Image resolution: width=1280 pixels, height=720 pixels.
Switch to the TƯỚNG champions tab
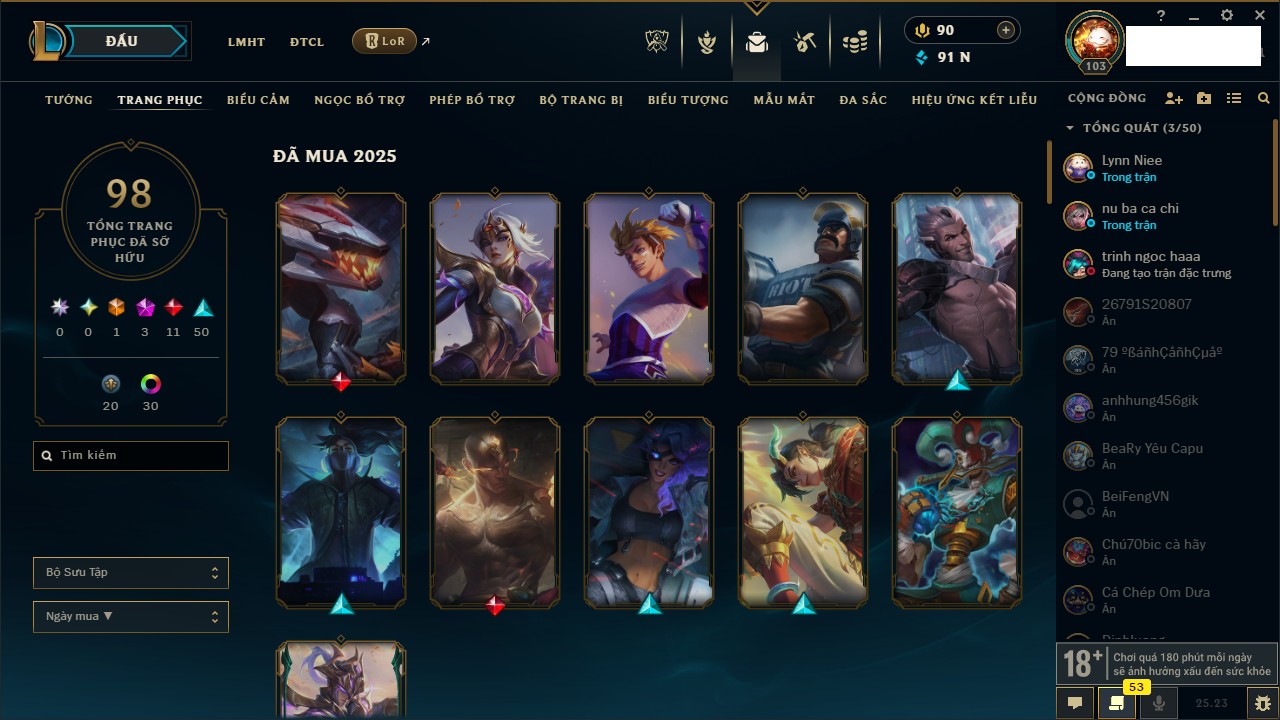coord(69,100)
